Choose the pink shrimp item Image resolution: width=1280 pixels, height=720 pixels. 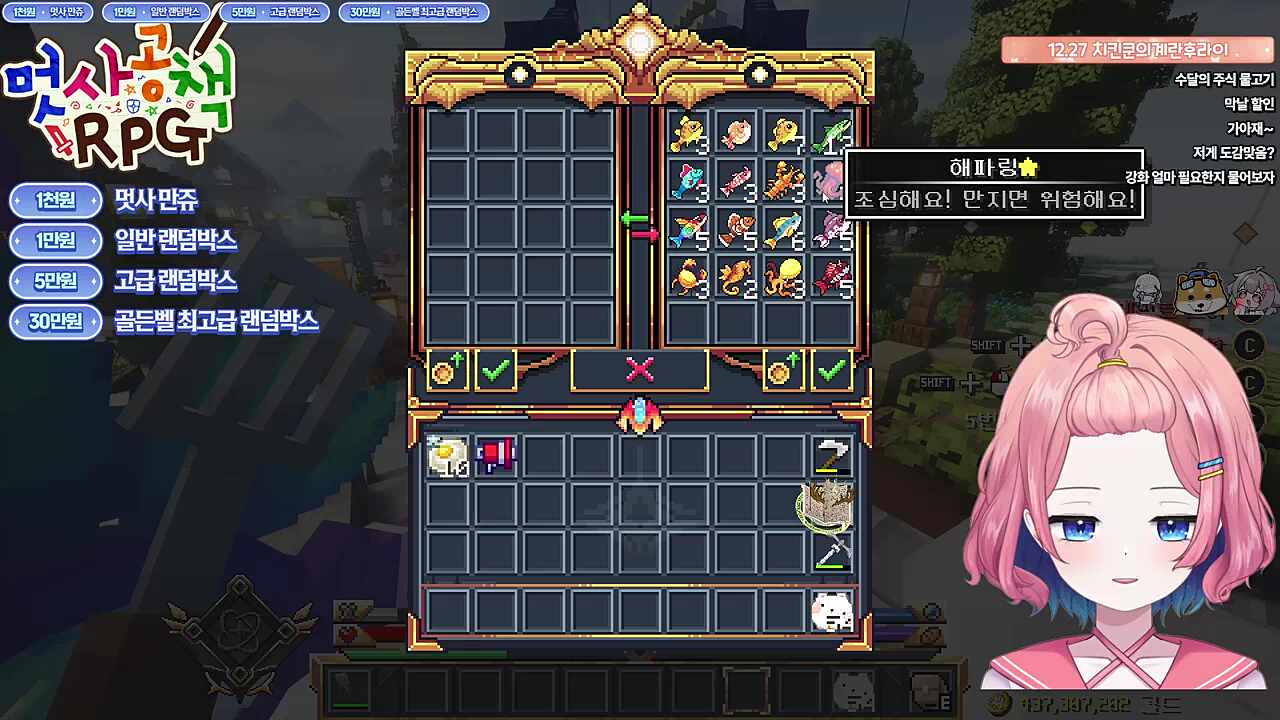(737, 181)
